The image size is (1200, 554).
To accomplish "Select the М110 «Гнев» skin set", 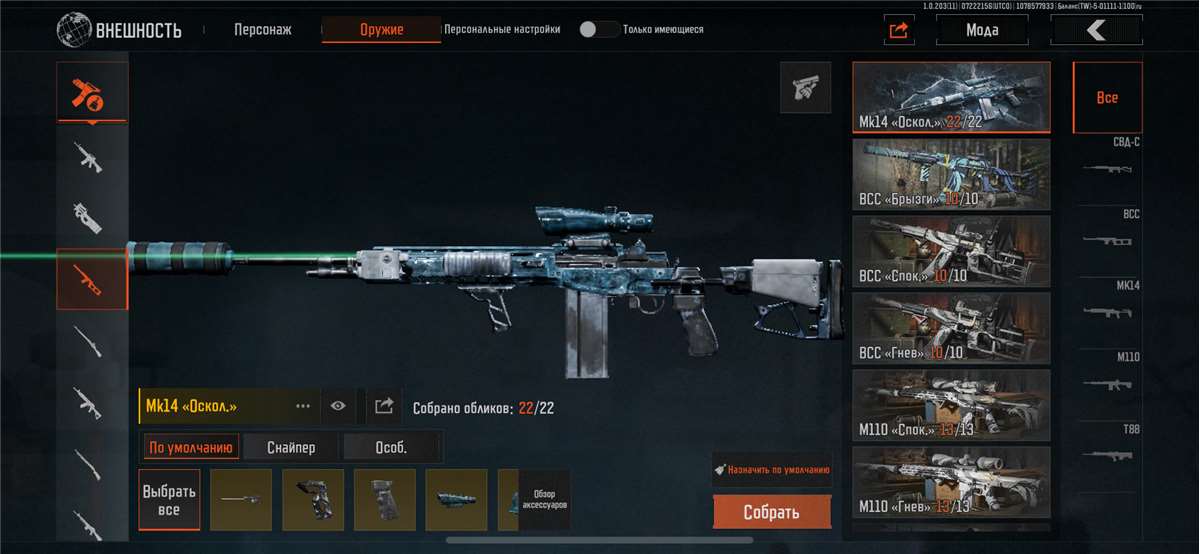I will point(951,482).
